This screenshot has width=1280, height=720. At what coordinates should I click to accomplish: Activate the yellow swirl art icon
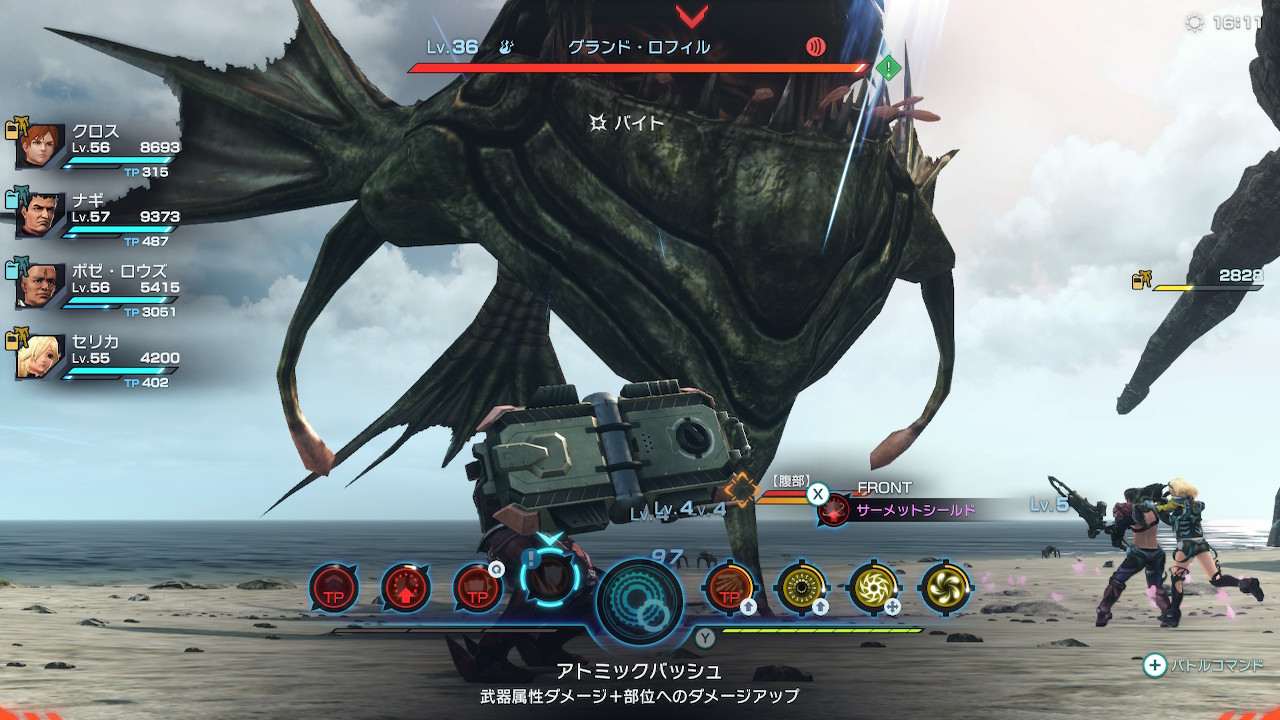tap(945, 589)
